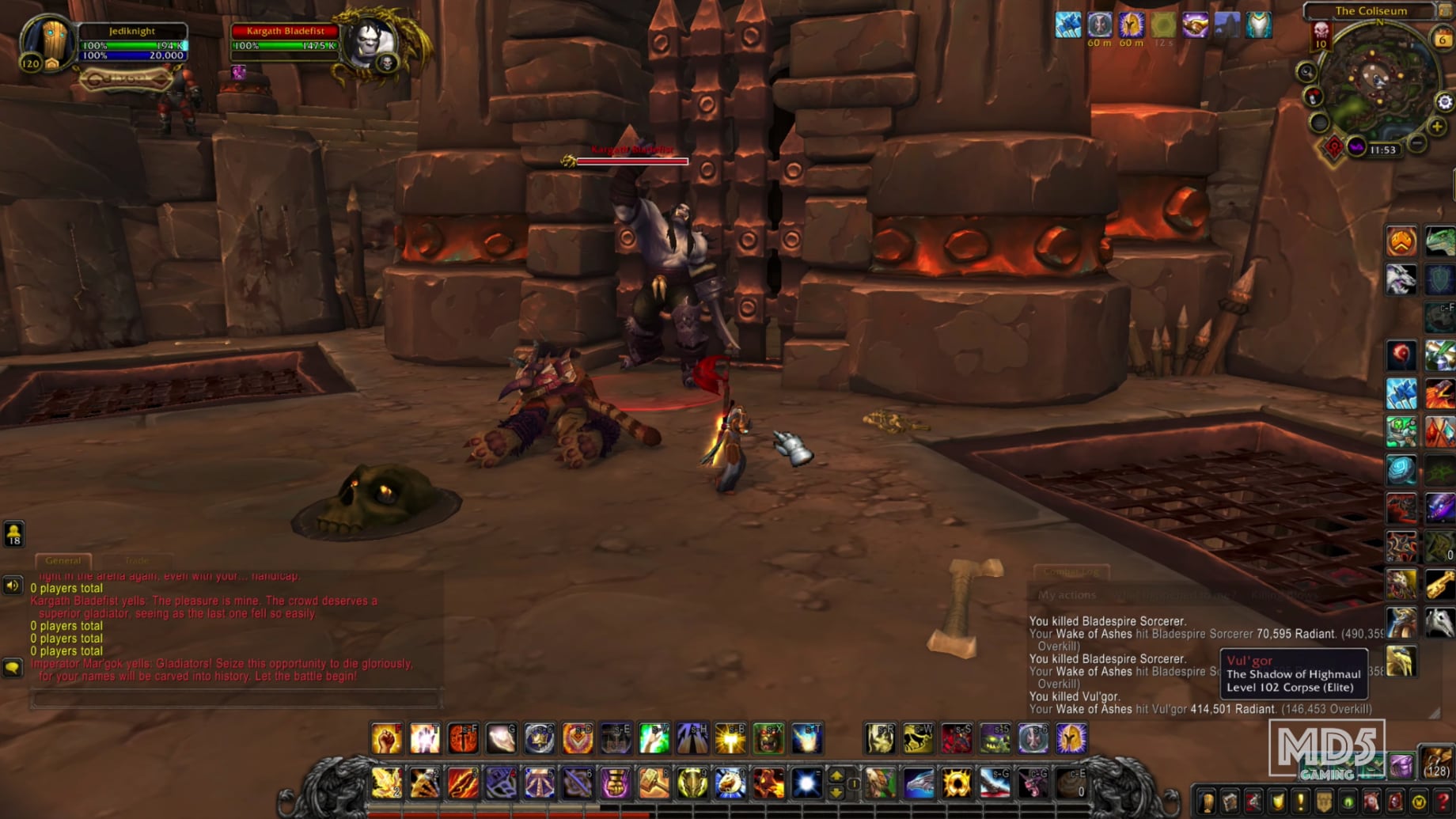Image resolution: width=1456 pixels, height=819 pixels.
Task: Toggle the voice chat speaker icon
Action: pyautogui.click(x=11, y=586)
